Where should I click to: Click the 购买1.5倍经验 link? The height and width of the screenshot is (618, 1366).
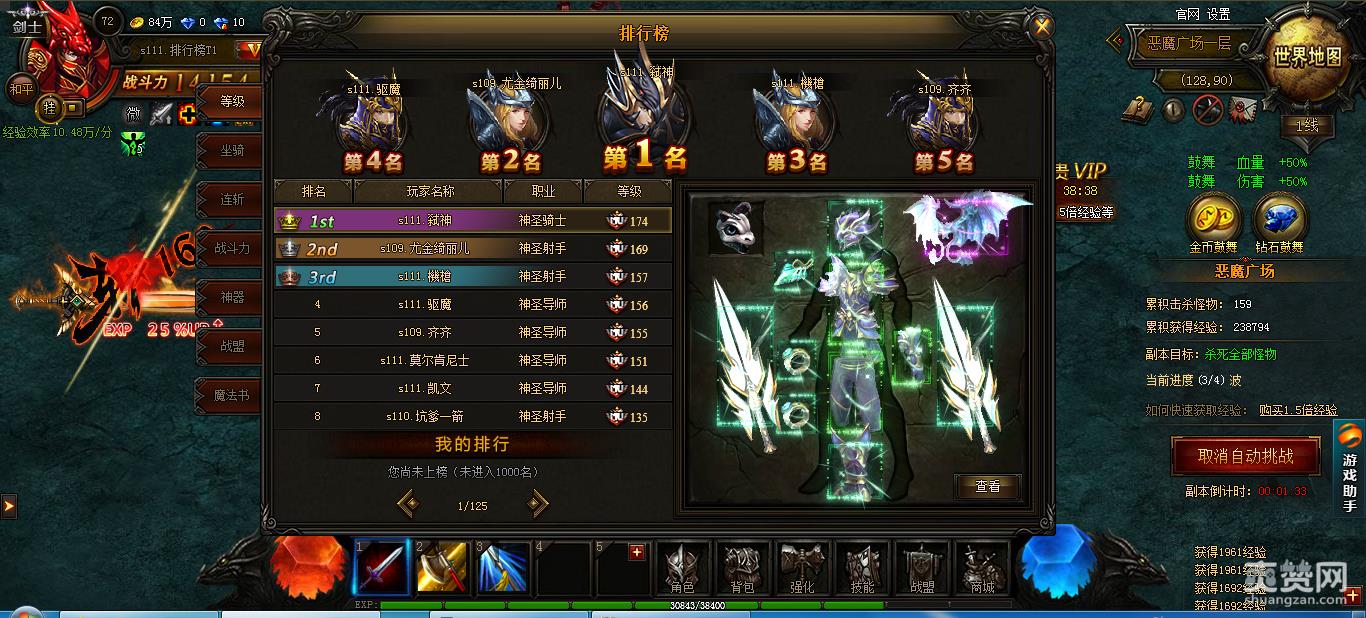1298,410
